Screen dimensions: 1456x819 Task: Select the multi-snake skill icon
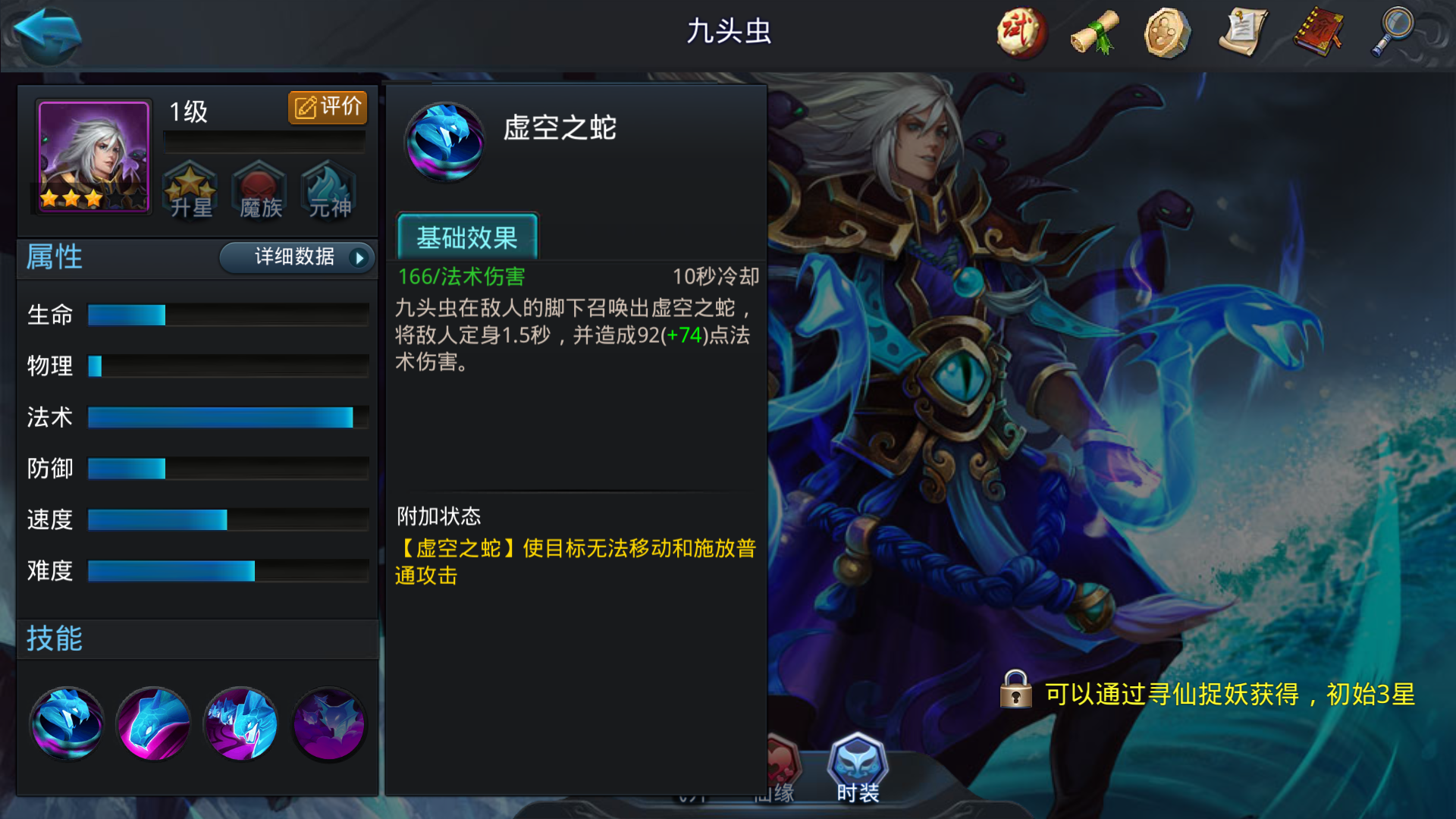240,723
